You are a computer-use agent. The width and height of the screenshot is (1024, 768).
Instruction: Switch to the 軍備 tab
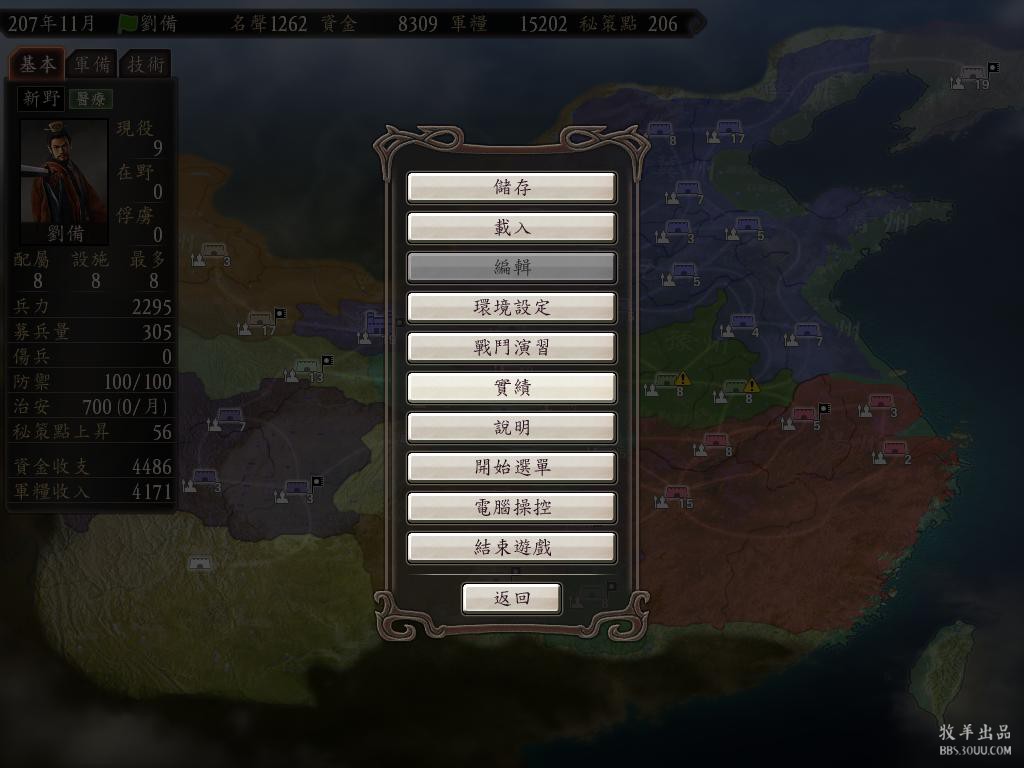pos(92,65)
